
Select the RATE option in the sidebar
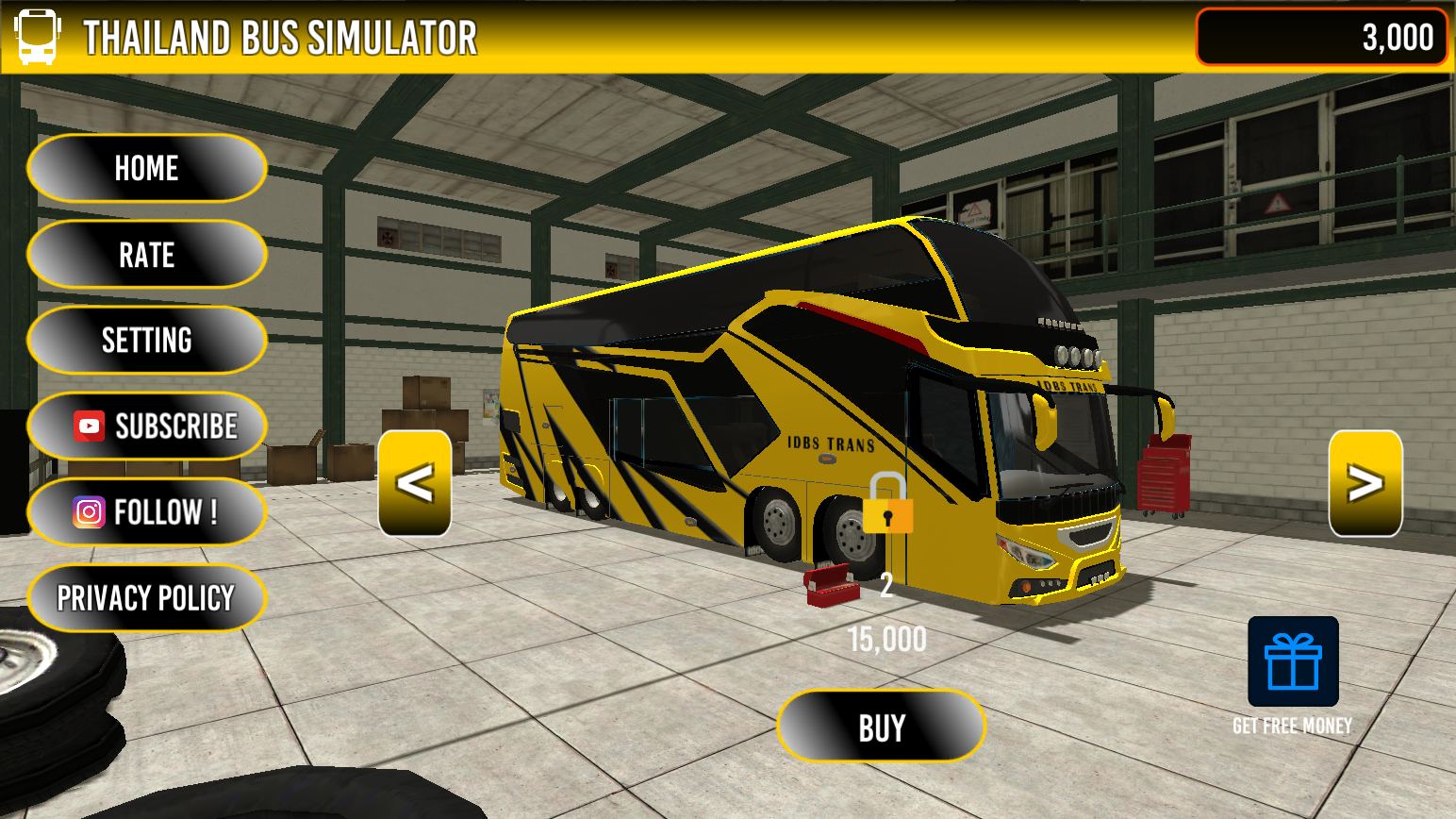tap(146, 255)
